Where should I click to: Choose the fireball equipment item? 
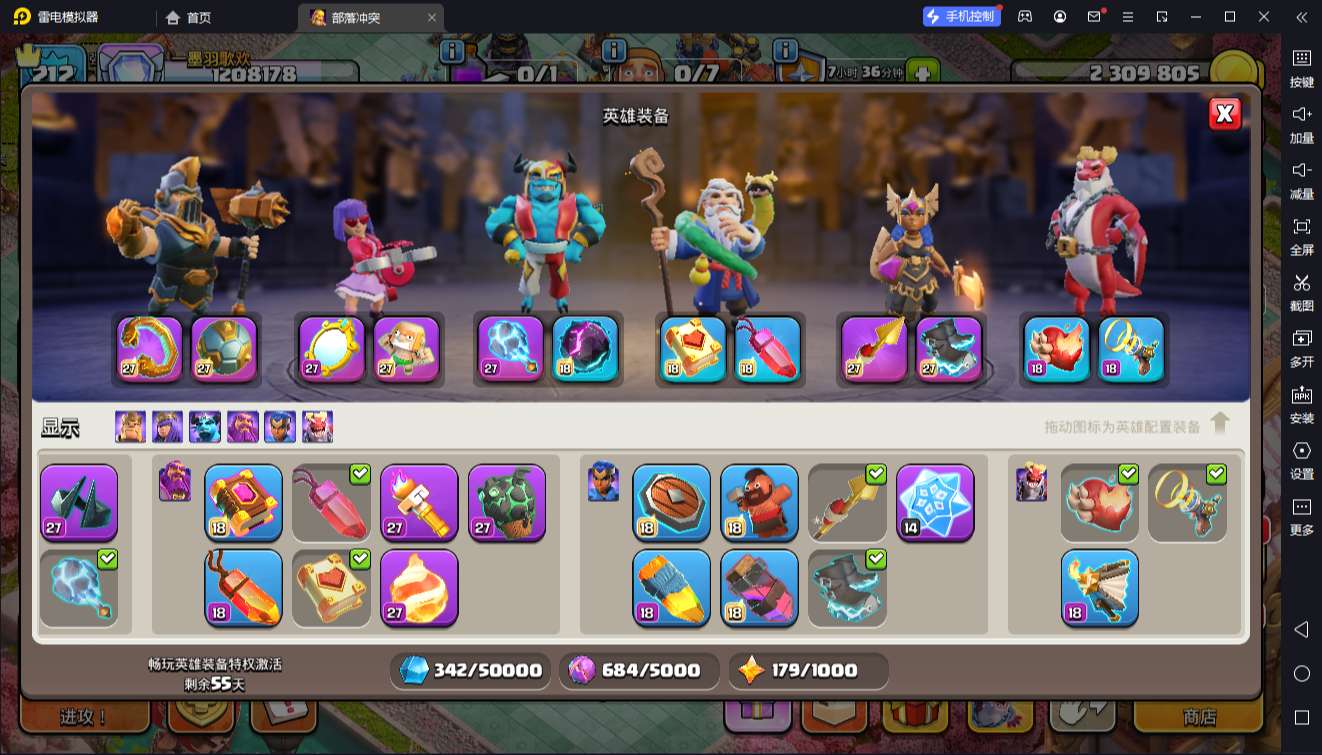[419, 587]
